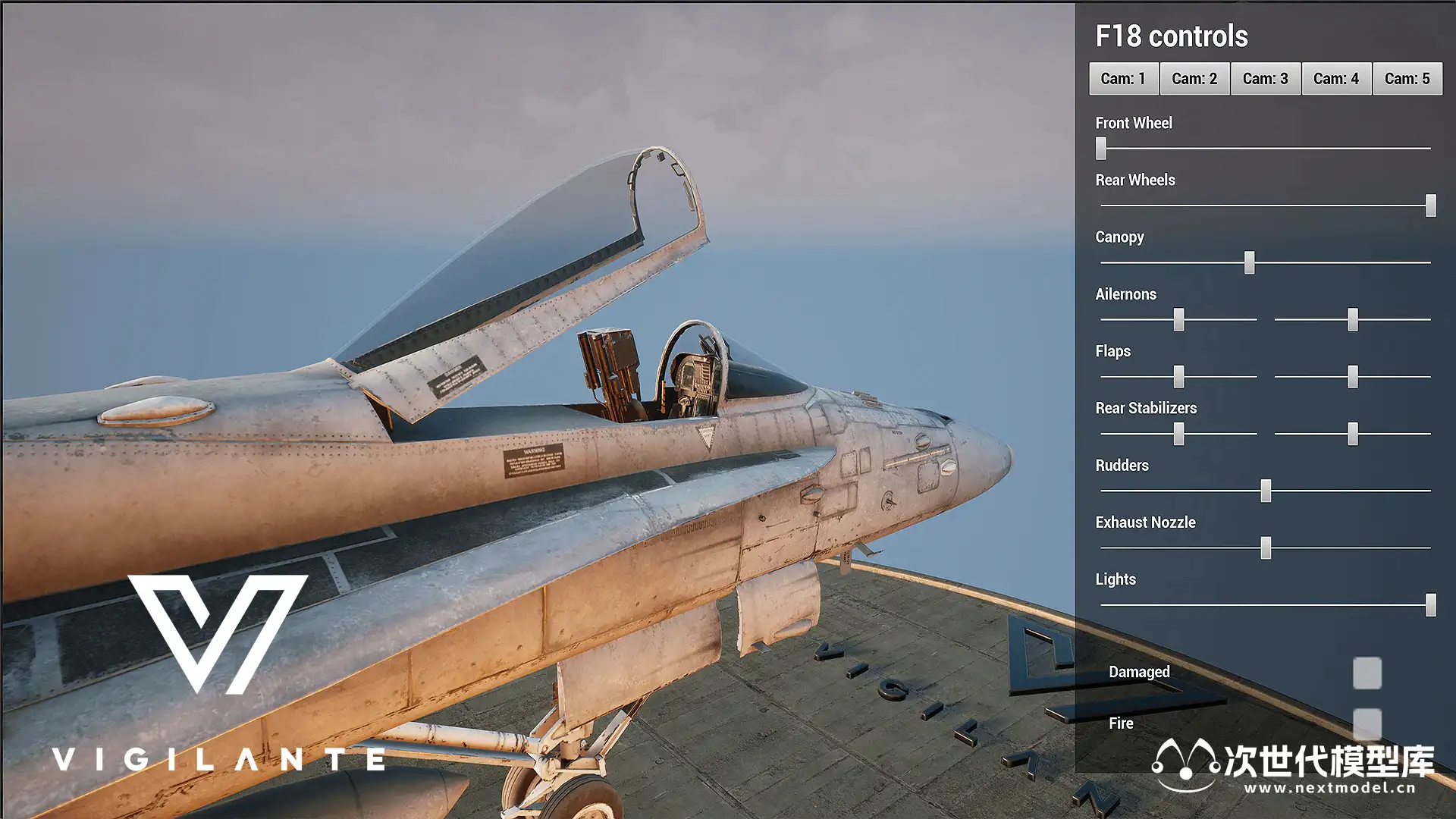Click the left Rear Stabilizers slider handle
This screenshot has height=819, width=1456.
tap(1178, 434)
